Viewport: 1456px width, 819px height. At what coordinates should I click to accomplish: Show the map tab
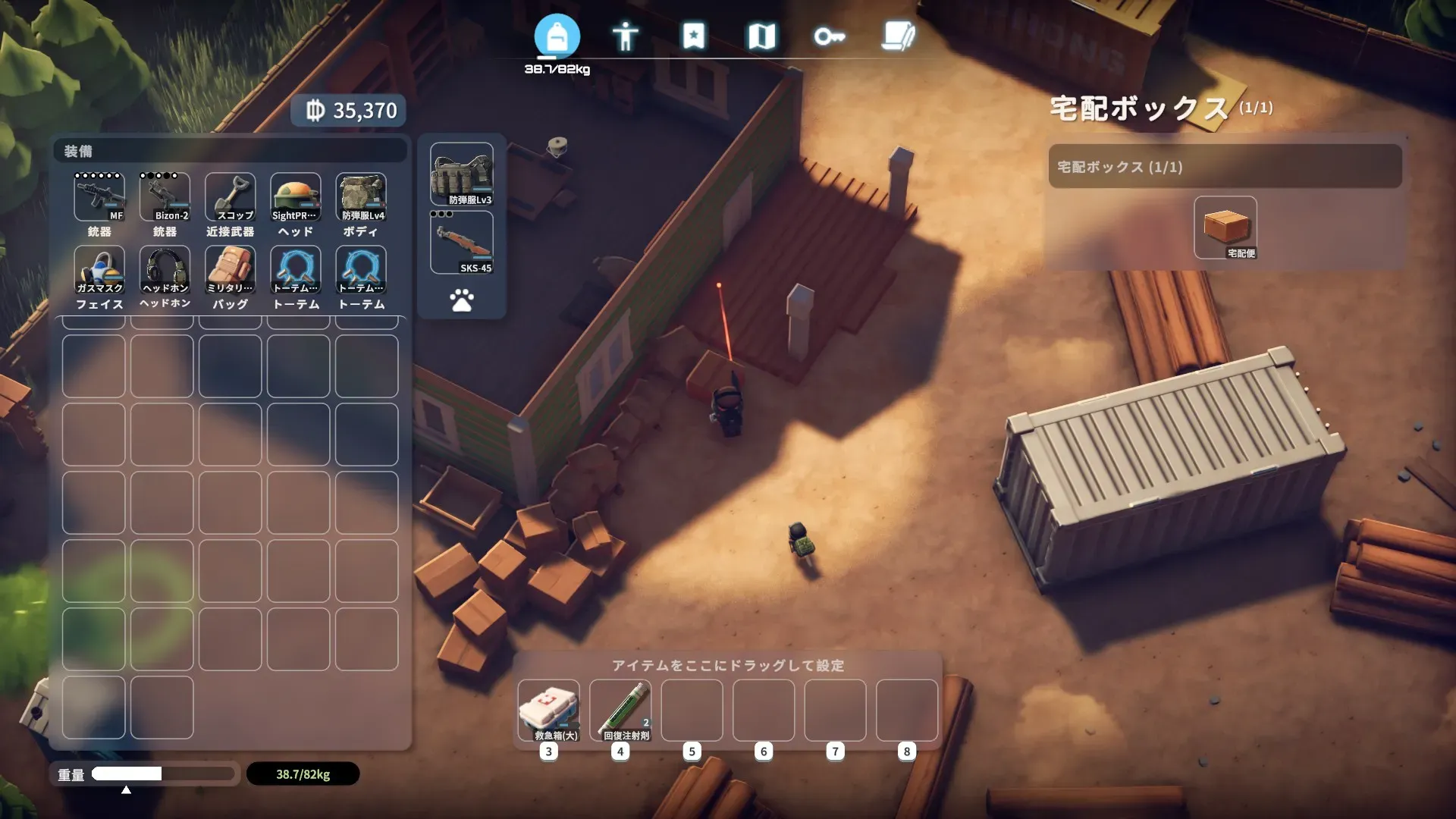(761, 36)
